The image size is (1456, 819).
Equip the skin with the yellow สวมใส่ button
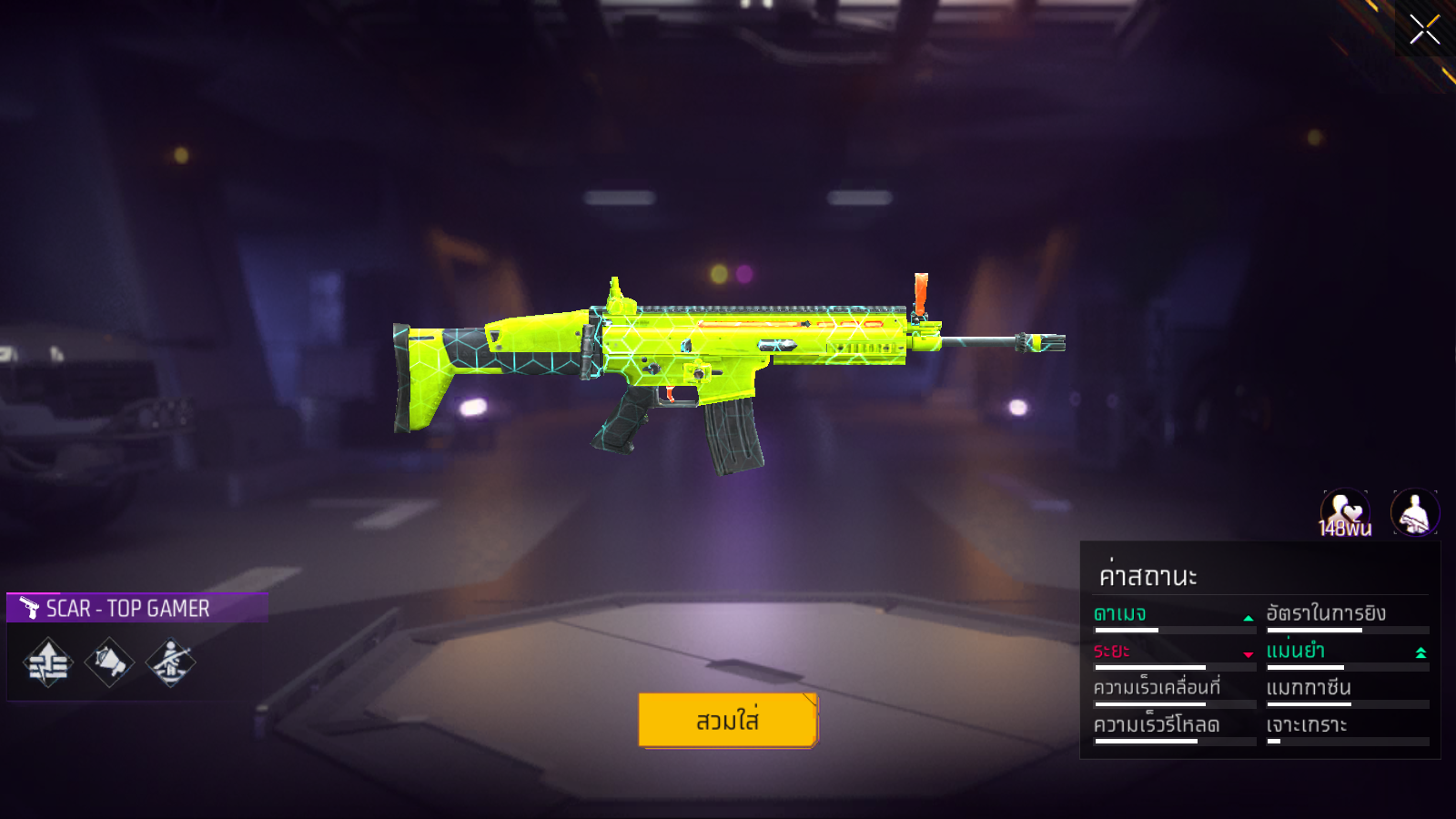coord(728,720)
